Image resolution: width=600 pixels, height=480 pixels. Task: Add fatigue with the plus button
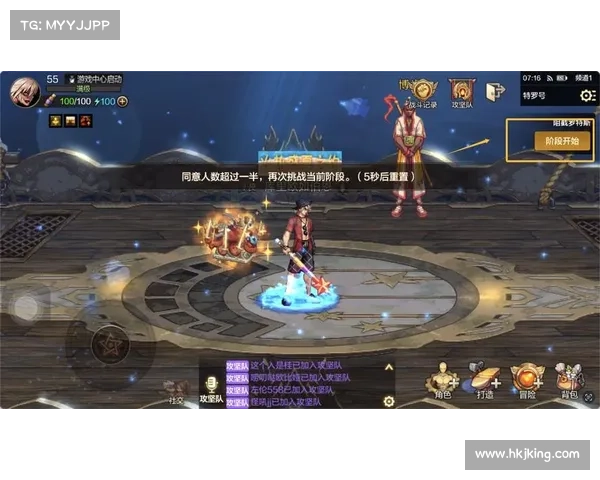pyautogui.click(x=122, y=101)
